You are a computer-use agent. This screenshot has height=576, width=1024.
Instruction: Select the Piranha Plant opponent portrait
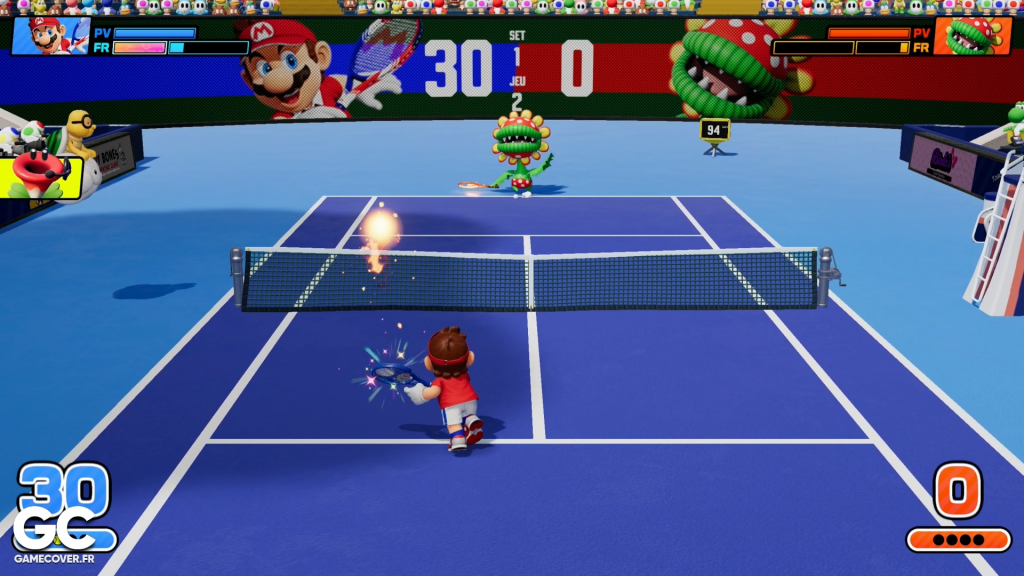[x=971, y=36]
